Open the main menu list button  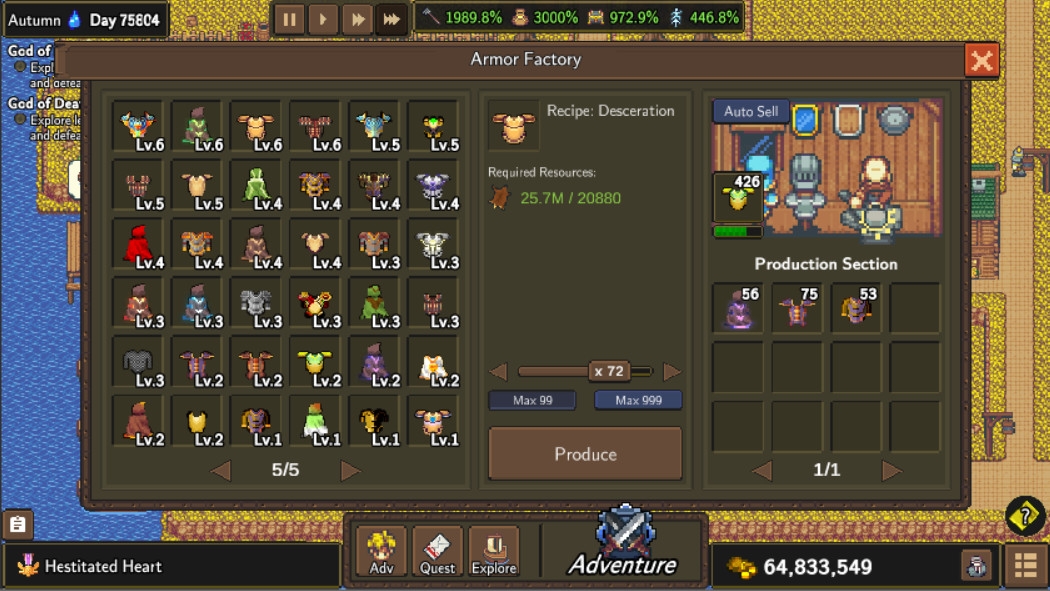point(1025,565)
